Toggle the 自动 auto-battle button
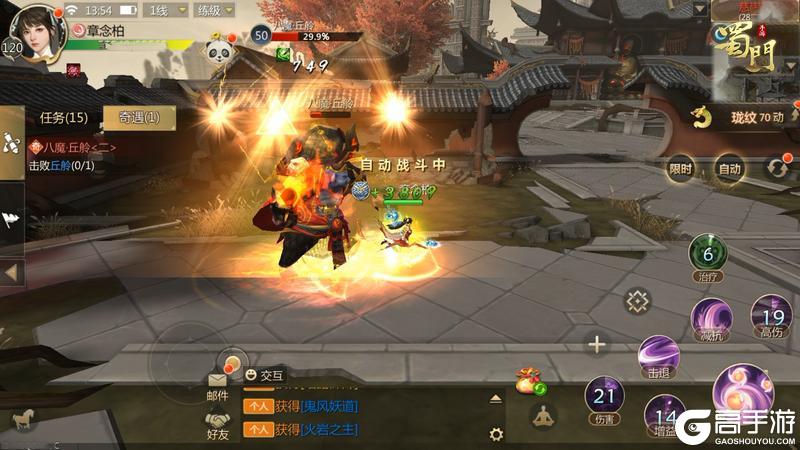 click(730, 168)
